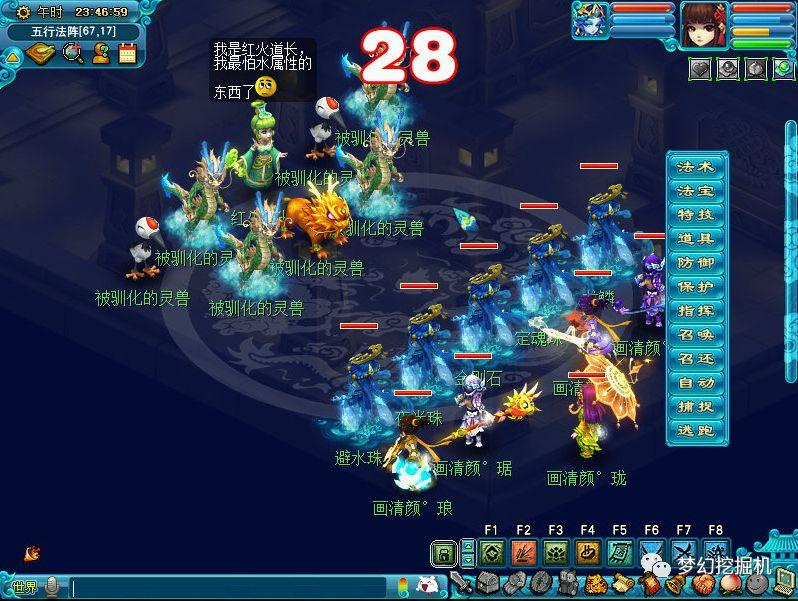The height and width of the screenshot is (601, 798).
Task: Select the 特技 special skill command
Action: [694, 214]
